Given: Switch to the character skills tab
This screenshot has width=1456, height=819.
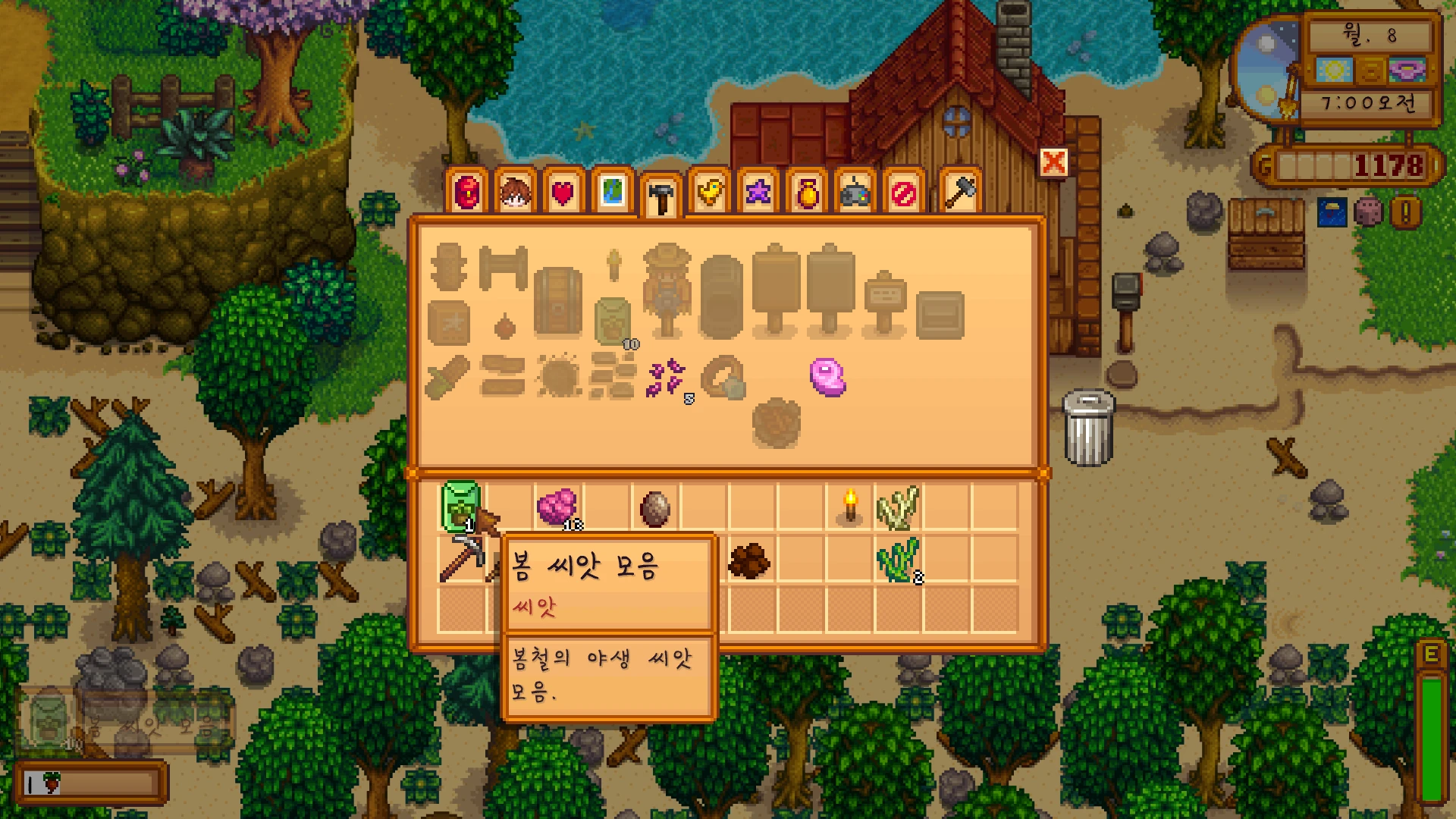Looking at the screenshot, I should tap(516, 193).
